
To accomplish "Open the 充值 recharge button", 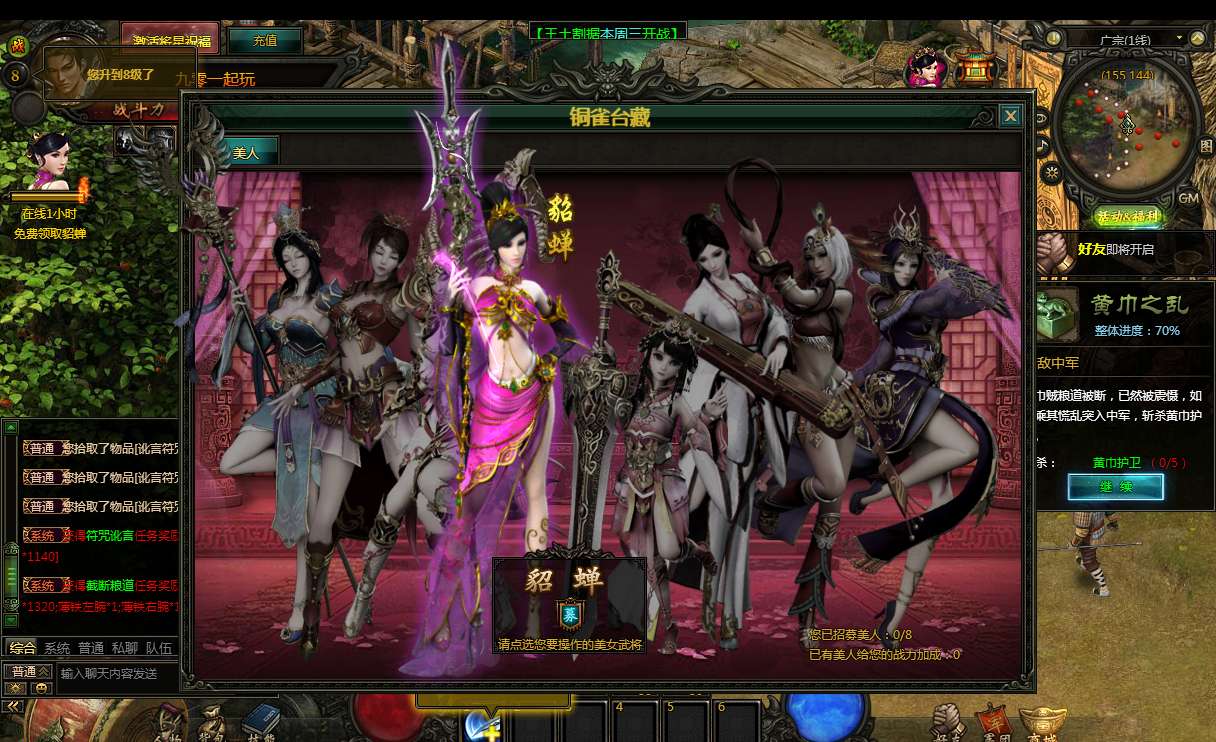I will pyautogui.click(x=264, y=41).
